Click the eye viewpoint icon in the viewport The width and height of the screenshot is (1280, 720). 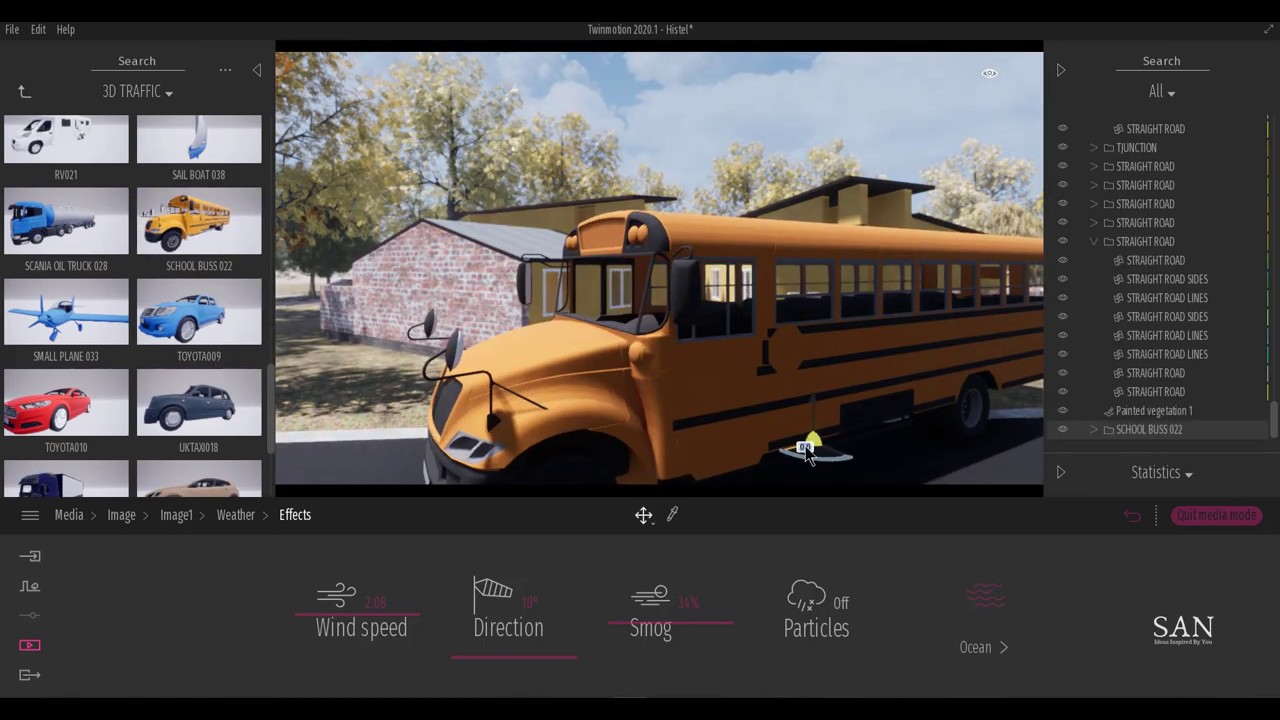click(x=989, y=72)
